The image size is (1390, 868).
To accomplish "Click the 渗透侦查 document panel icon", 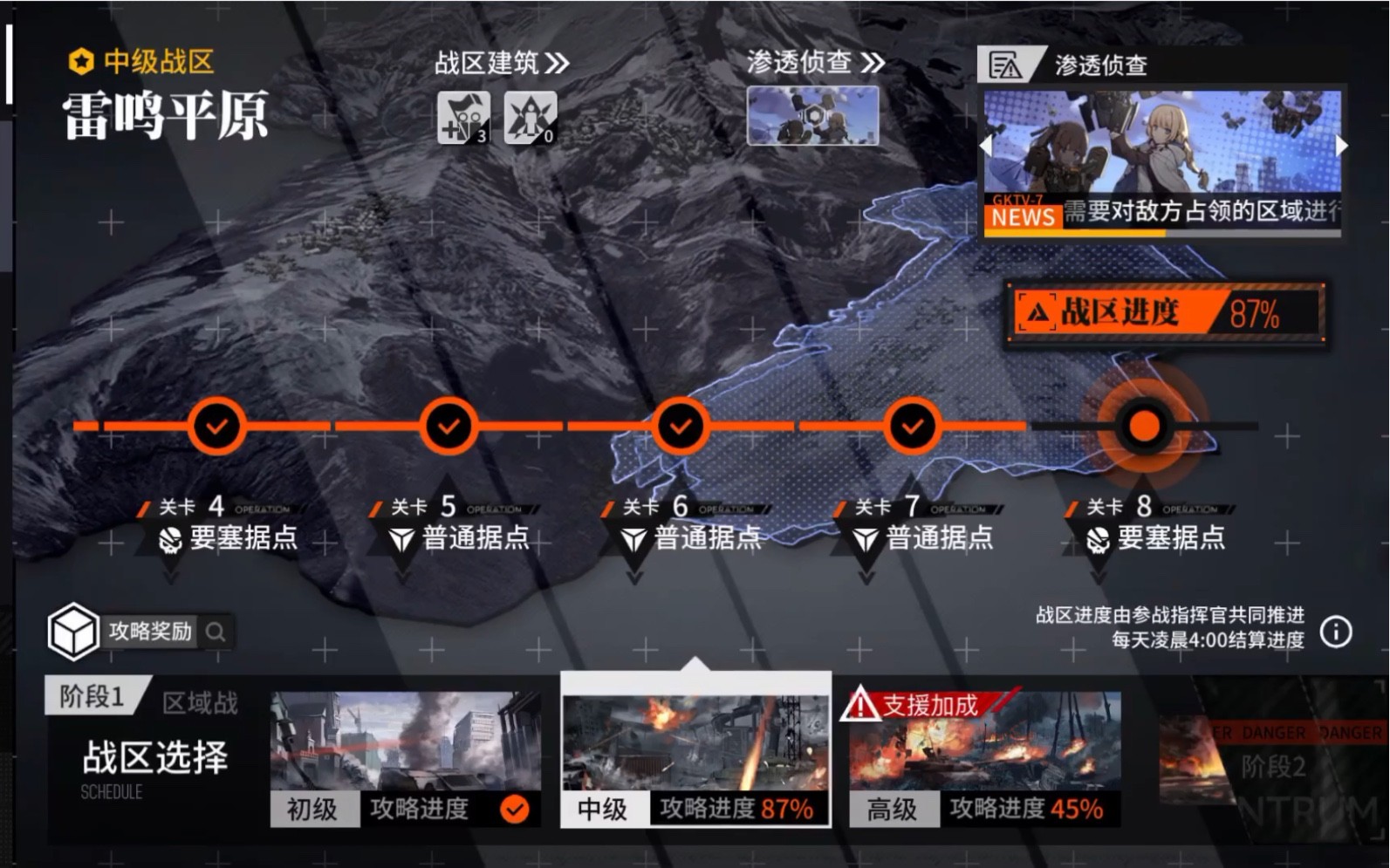I will pyautogui.click(x=1007, y=65).
